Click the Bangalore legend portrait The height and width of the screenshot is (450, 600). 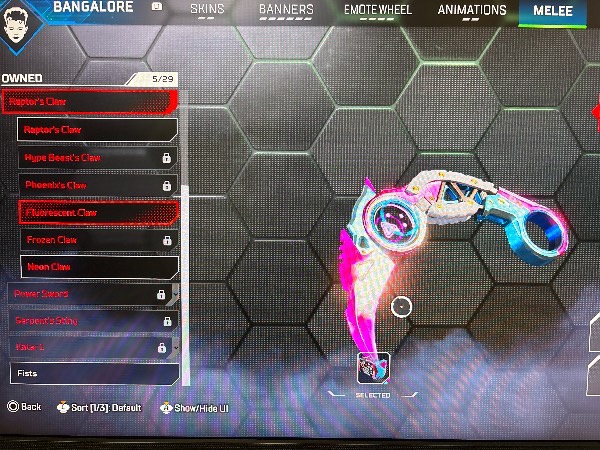click(22, 22)
